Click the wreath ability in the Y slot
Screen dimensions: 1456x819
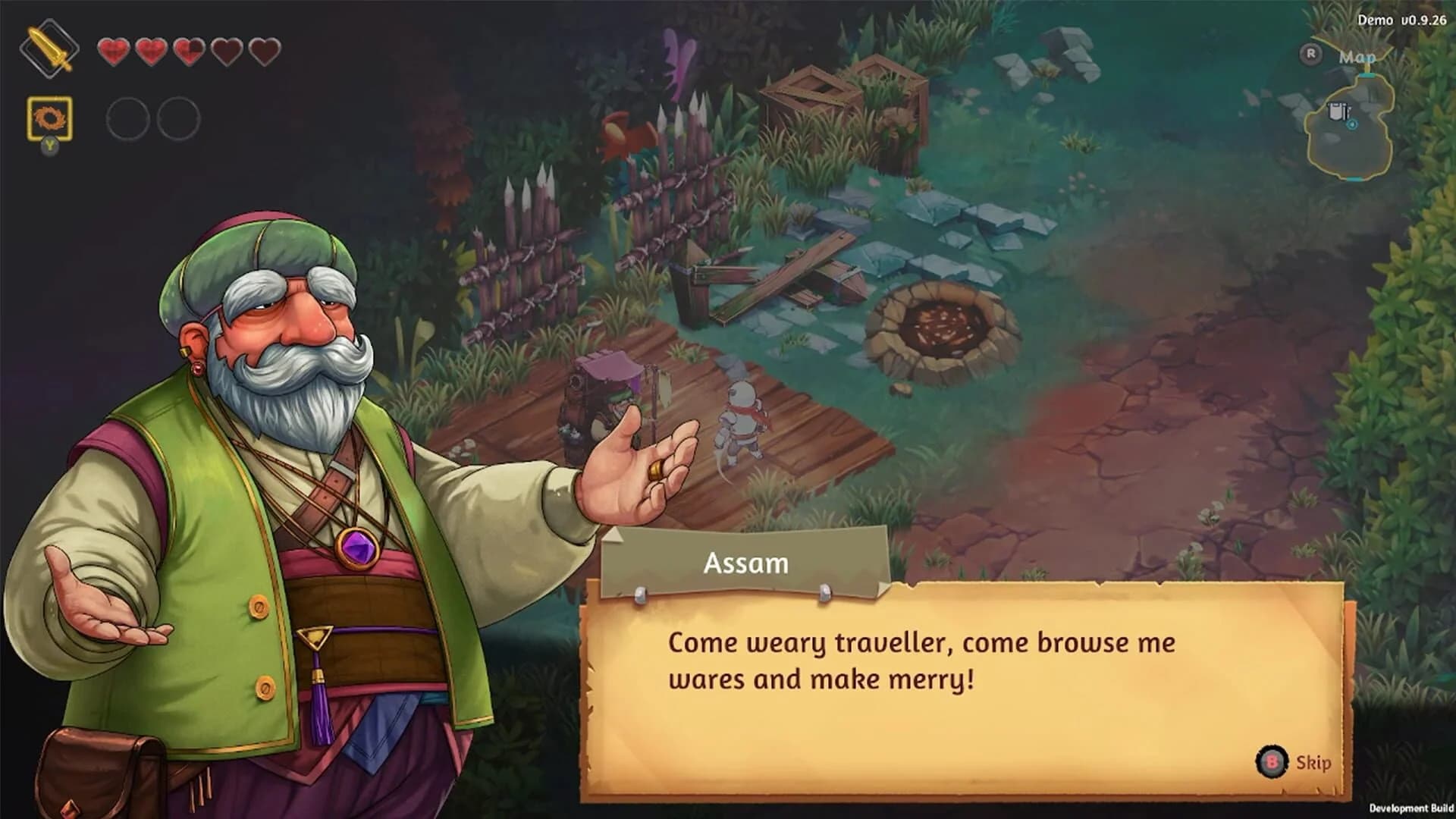[49, 118]
